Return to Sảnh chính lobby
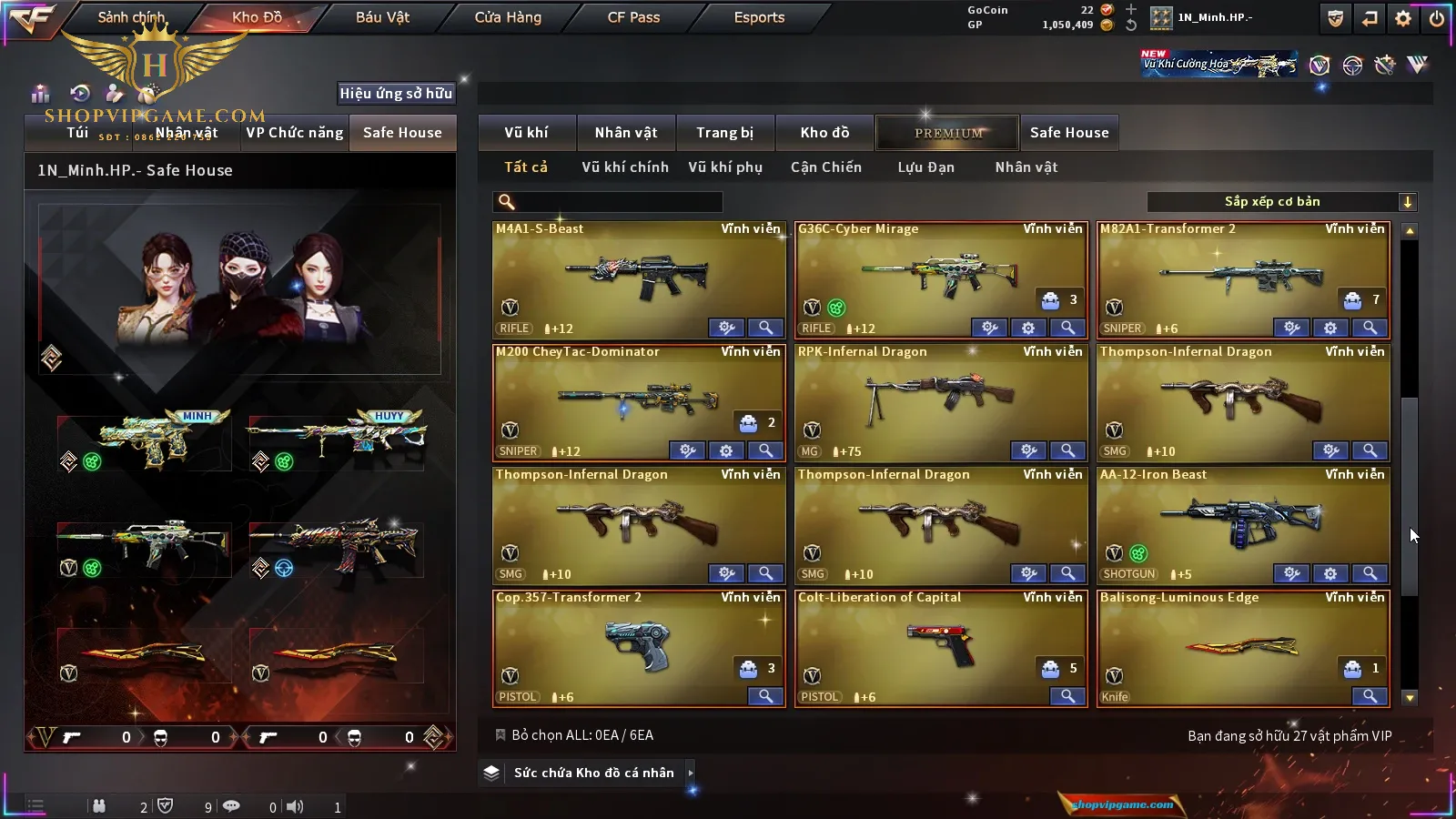 131,17
